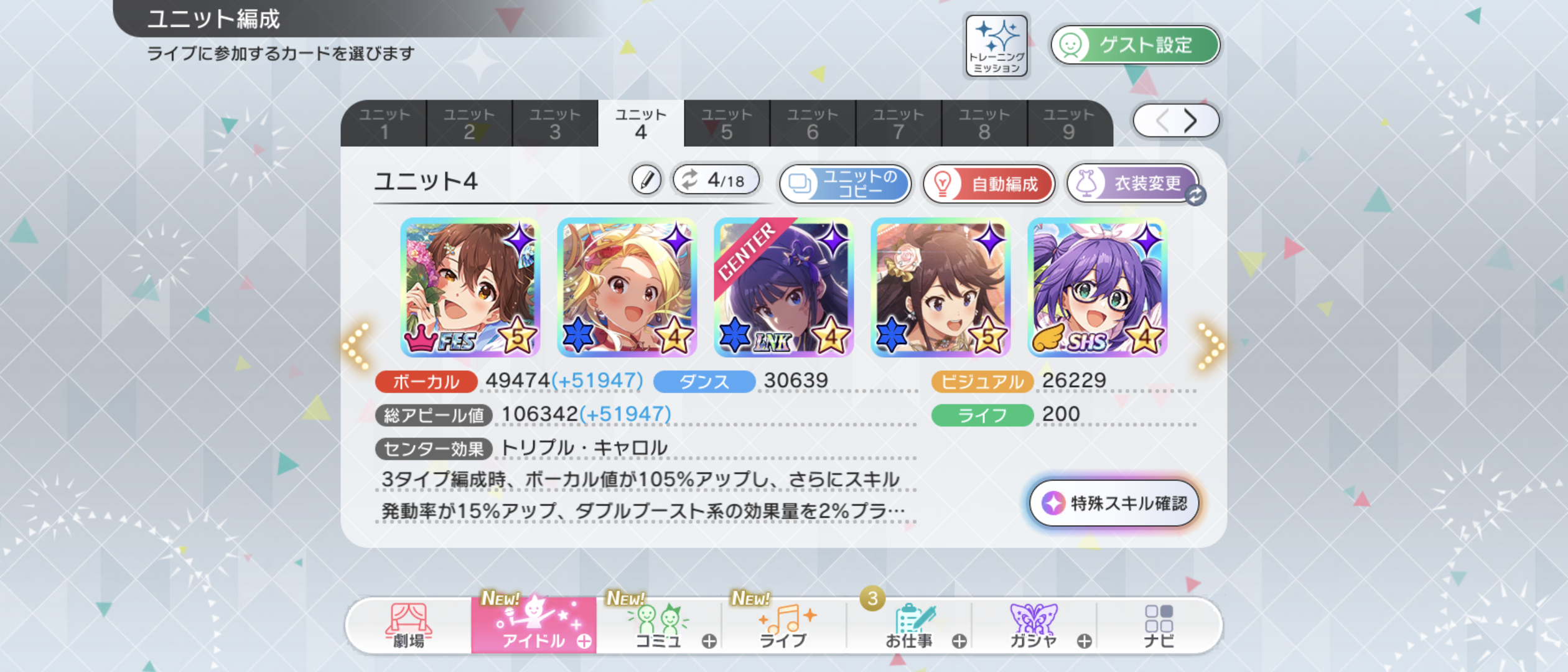
Task: Open the トレーニングミッション panel
Action: click(x=996, y=46)
